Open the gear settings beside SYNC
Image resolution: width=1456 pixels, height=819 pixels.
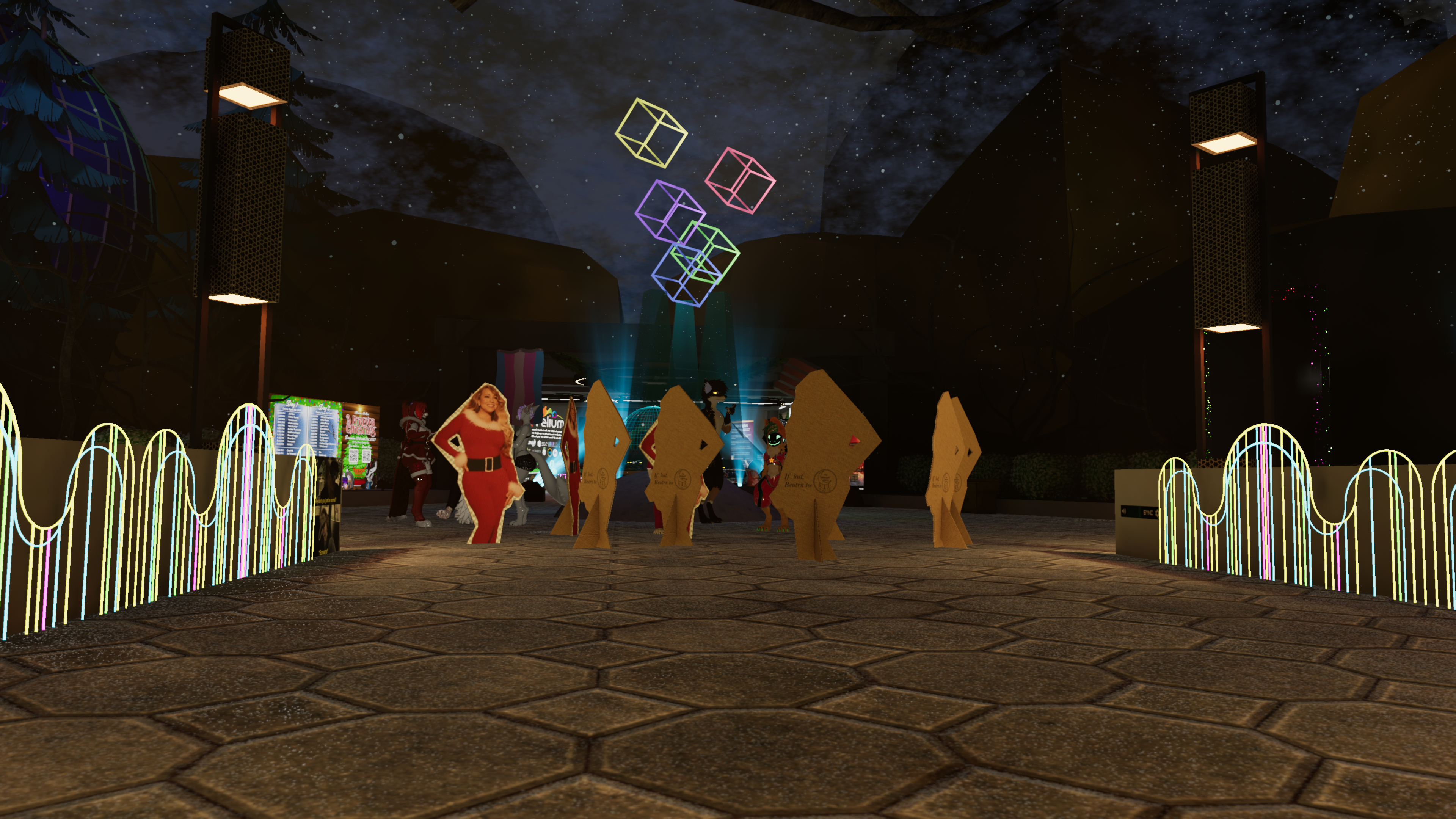tap(1157, 514)
